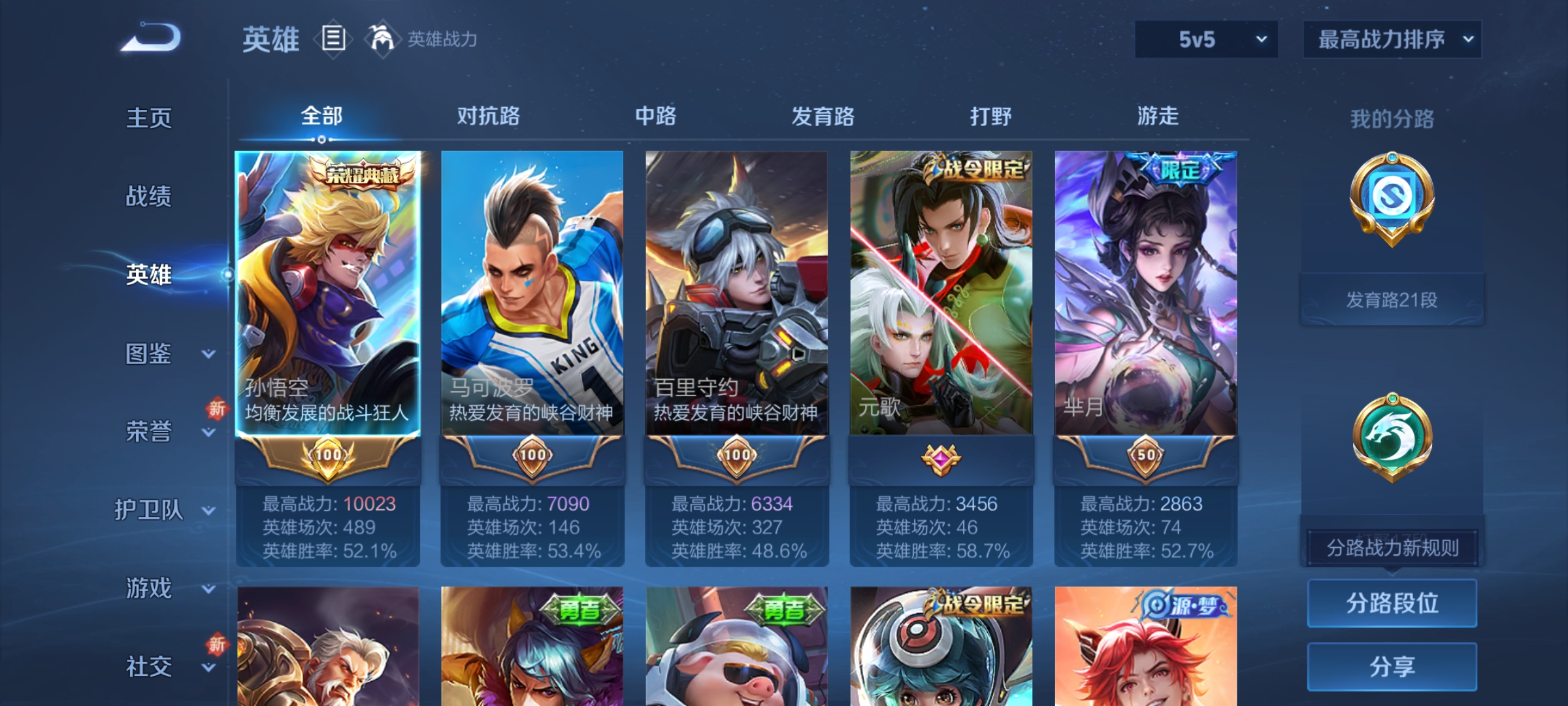Open the 5v5 mode dropdown
The width and height of the screenshot is (1568, 706).
point(1205,40)
